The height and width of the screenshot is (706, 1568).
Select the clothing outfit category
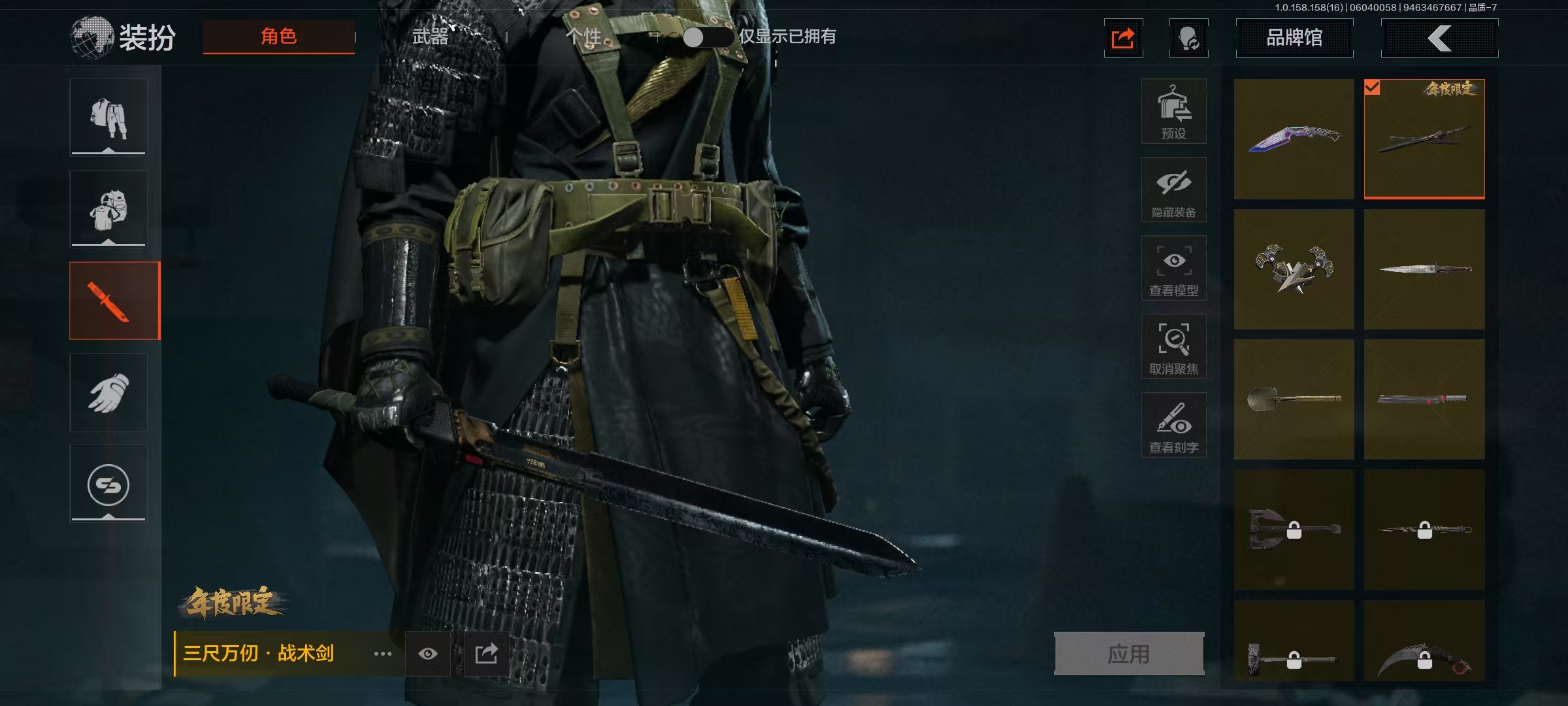(x=108, y=118)
